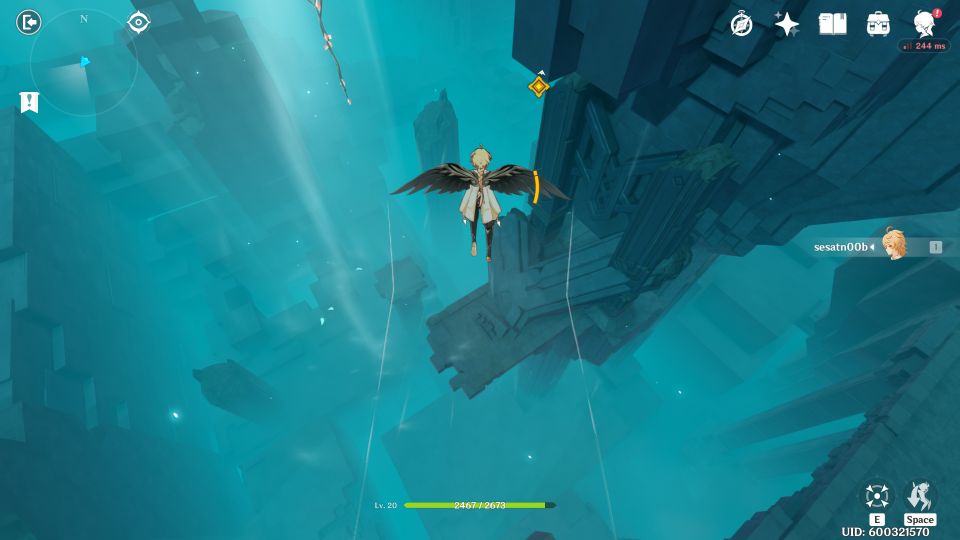Select party member sesatn00b
This screenshot has height=540, width=960.
878,246
